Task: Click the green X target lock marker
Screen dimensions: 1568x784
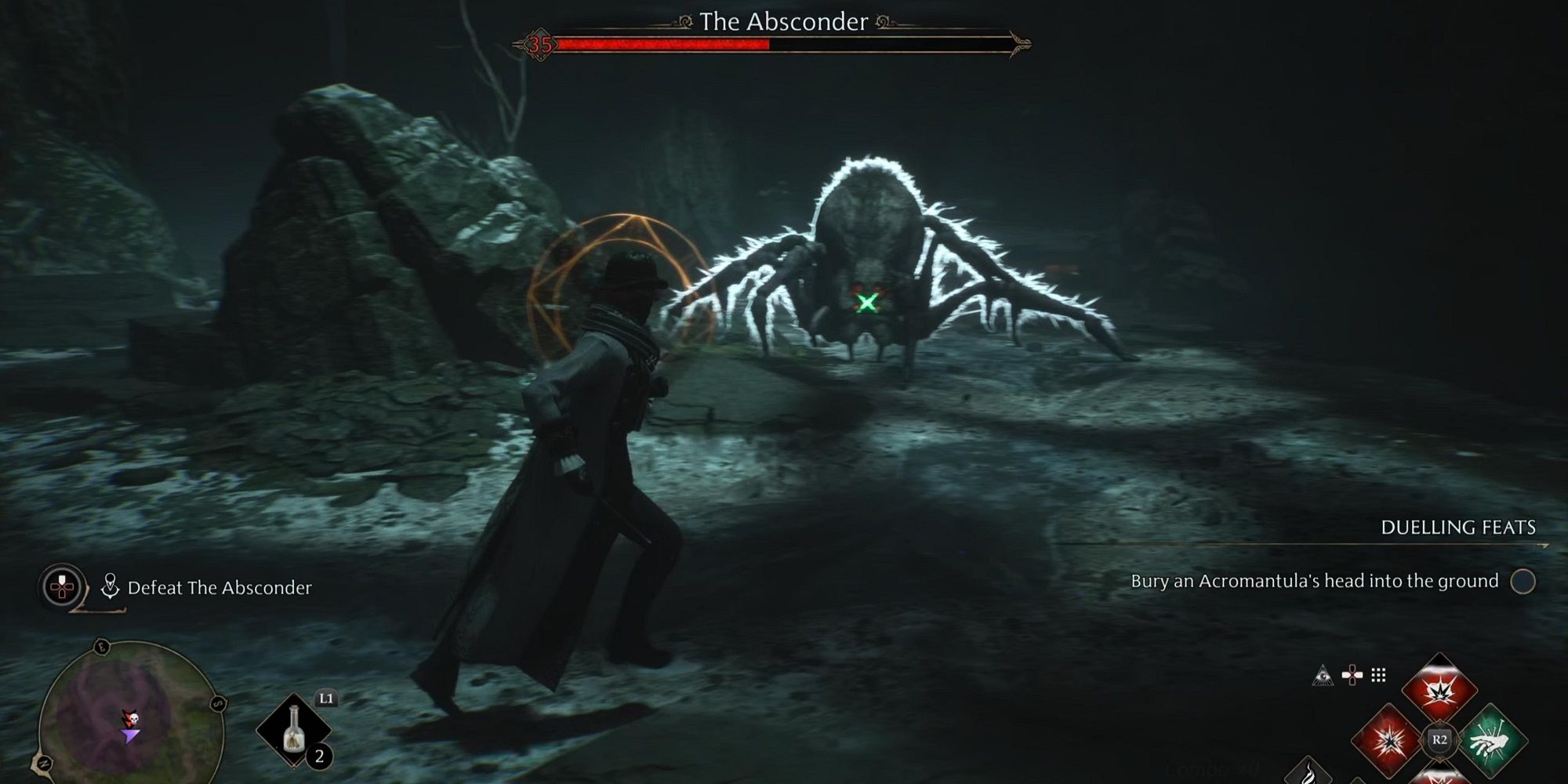Action: coord(867,303)
